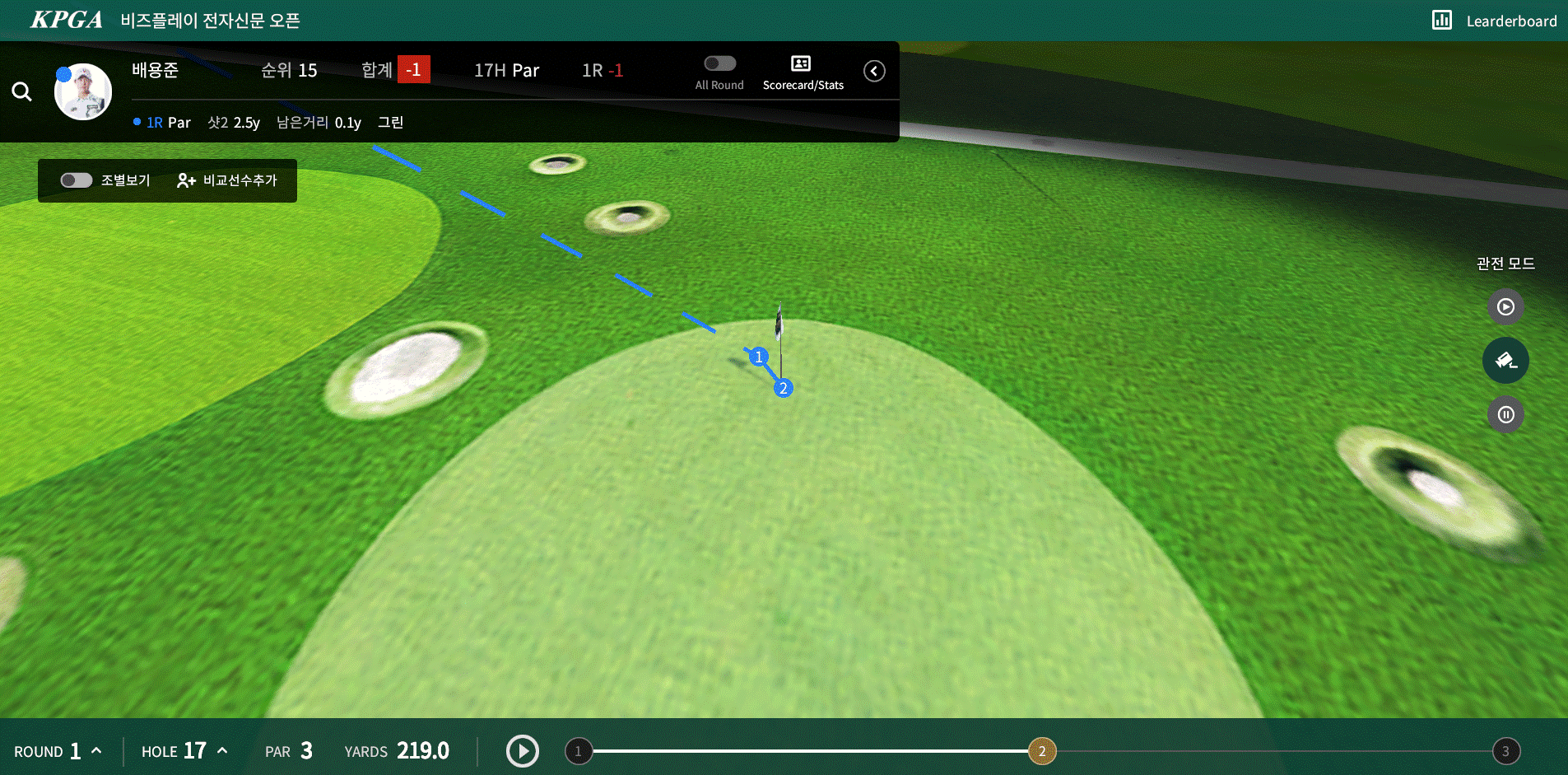The image size is (1568, 775).
Task: Open the Learderboard
Action: click(1495, 21)
